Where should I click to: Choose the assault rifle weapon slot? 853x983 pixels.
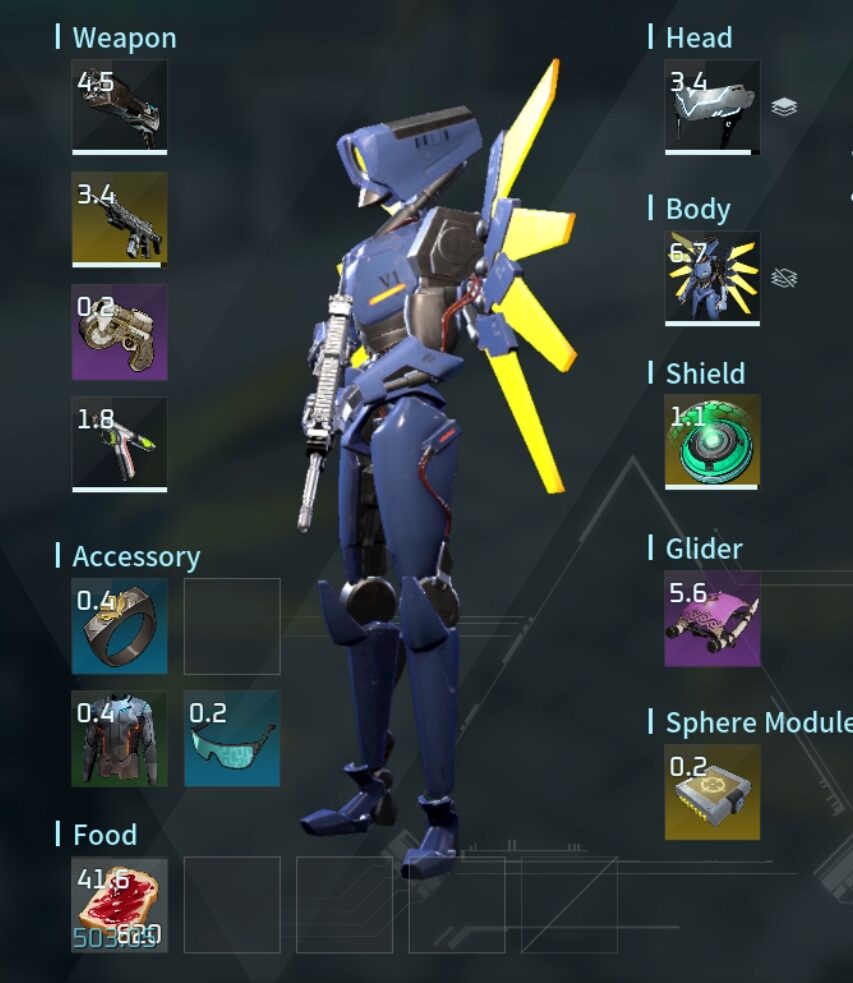click(119, 218)
